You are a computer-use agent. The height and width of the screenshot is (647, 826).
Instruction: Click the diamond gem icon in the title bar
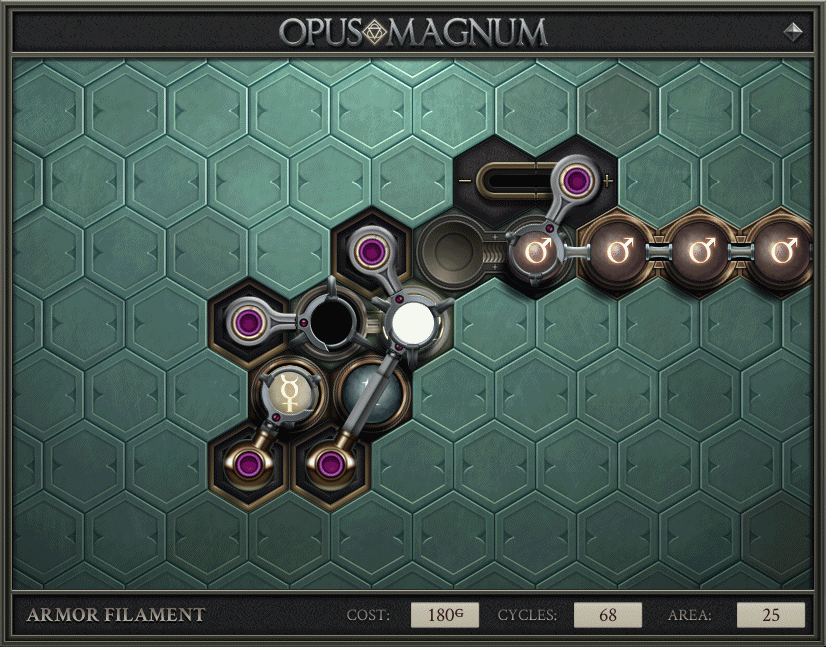794,31
